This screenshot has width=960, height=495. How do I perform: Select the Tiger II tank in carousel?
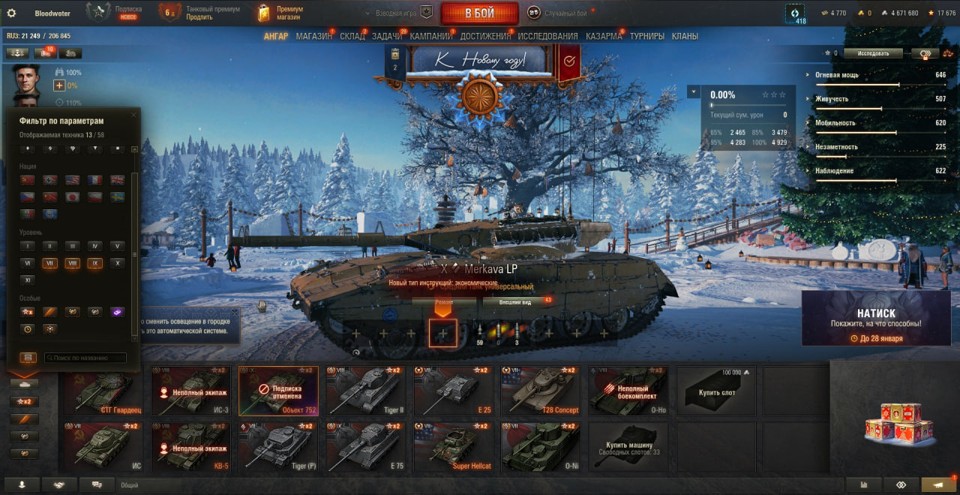pos(363,390)
